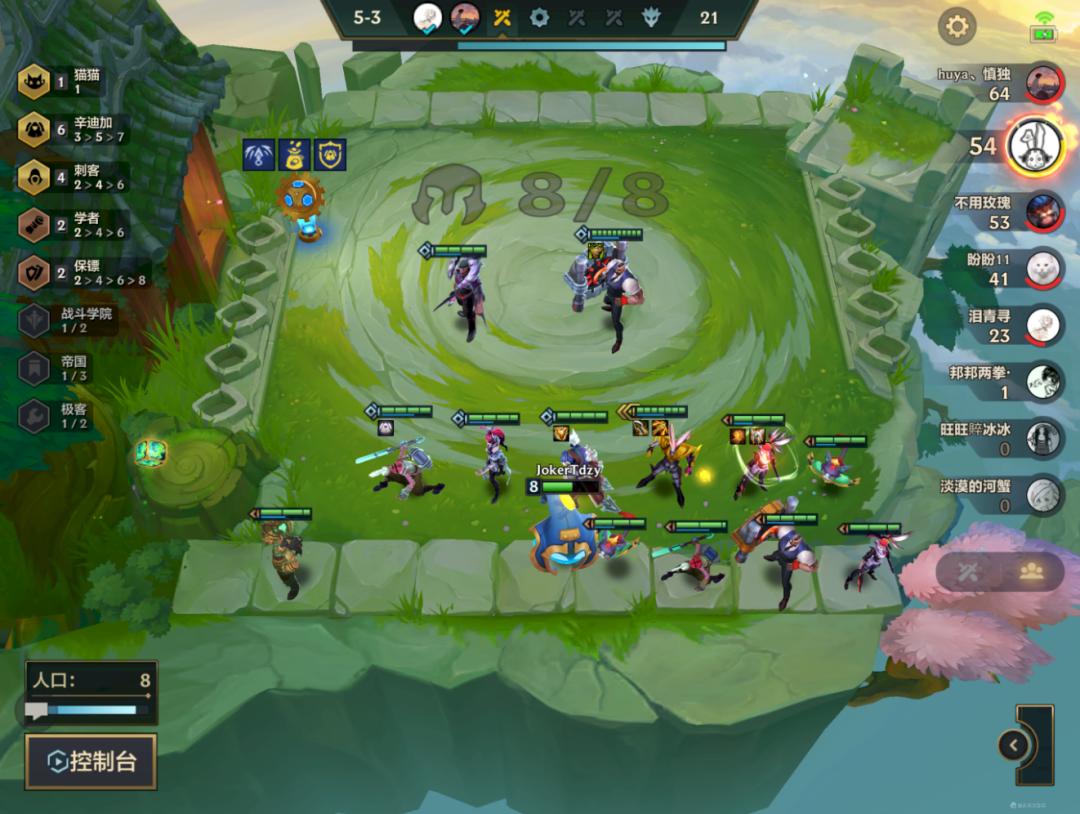Show the 辛迪加 trait details
The width and height of the screenshot is (1080, 814).
click(35, 129)
